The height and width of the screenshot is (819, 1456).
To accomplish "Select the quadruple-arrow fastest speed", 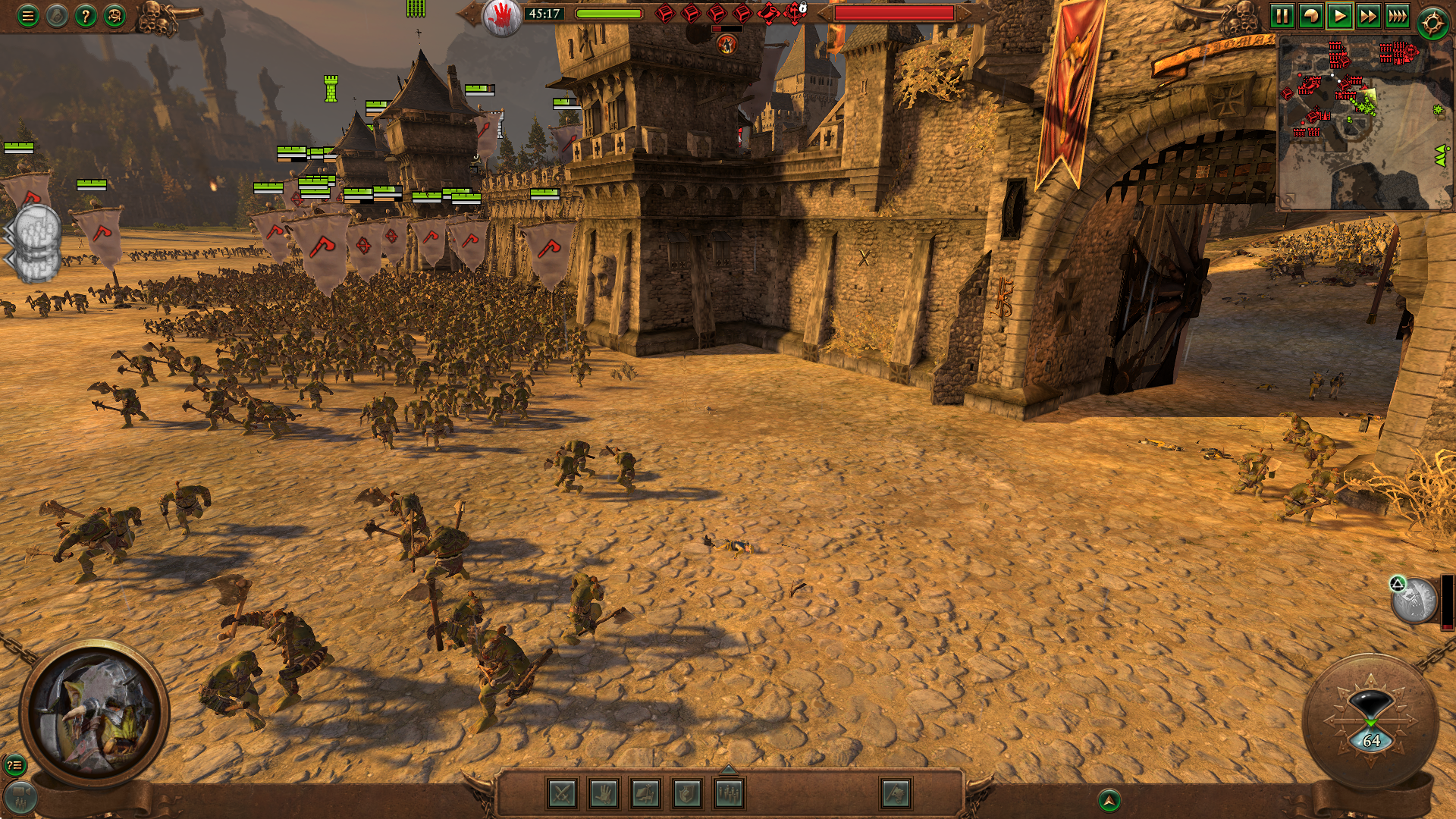I will coord(1397,16).
